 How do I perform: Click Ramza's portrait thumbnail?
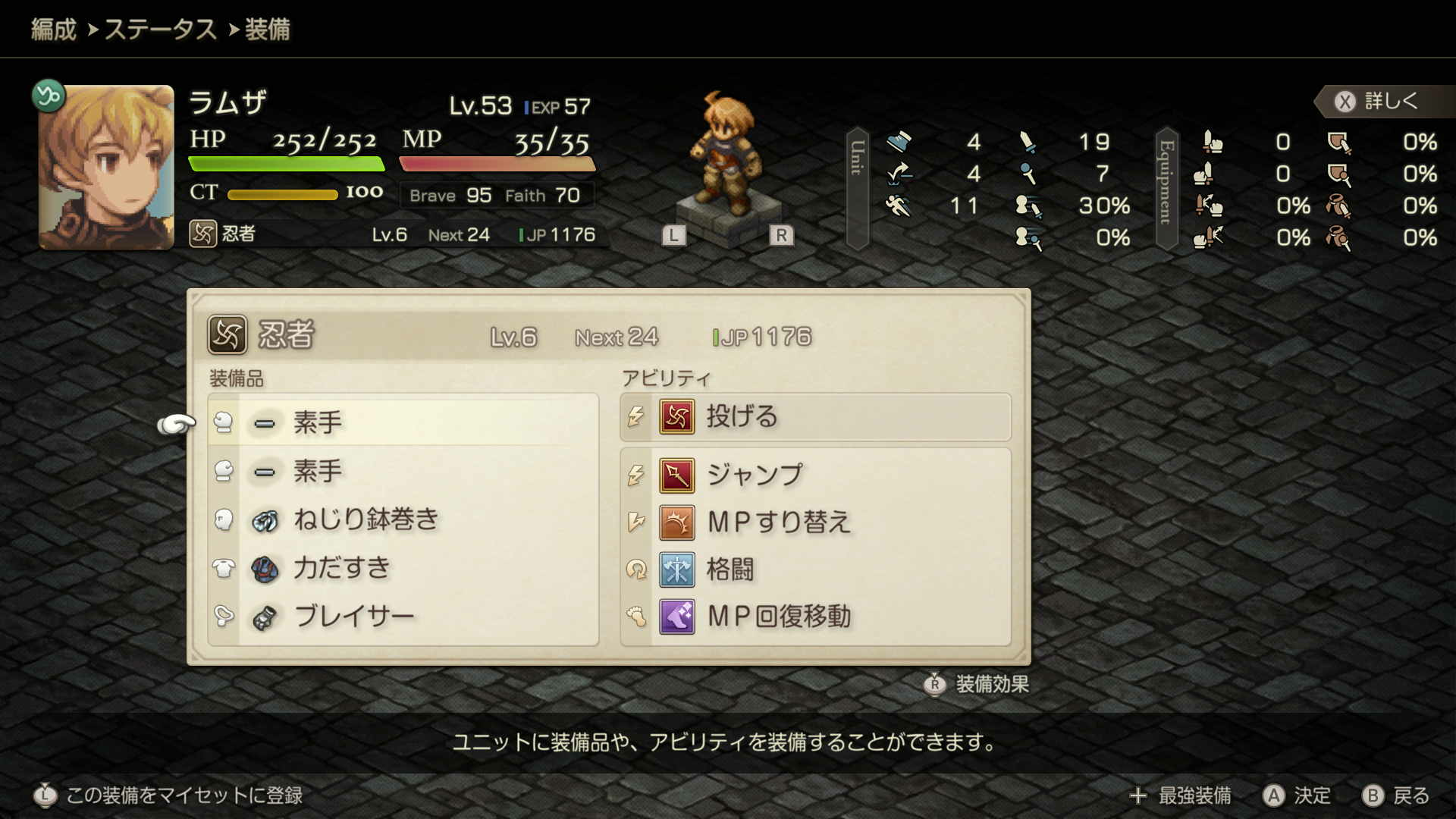(x=107, y=168)
